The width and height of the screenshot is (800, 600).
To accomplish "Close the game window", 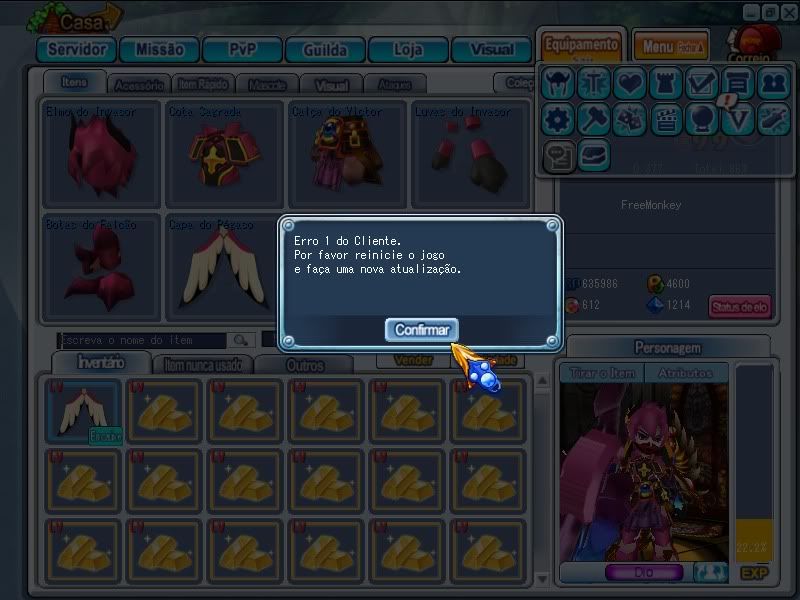I will coord(787,12).
